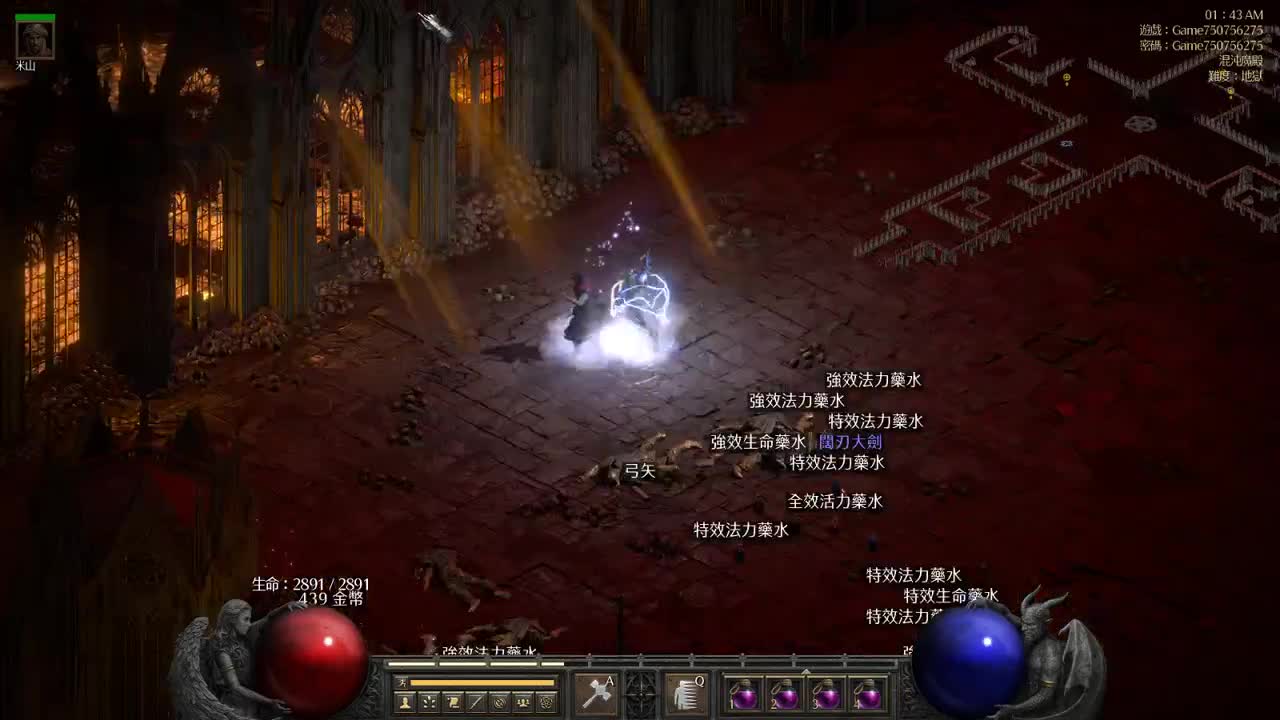Open the skill tree icon in the mini icon row
This screenshot has height=720, width=1280.
[428, 700]
